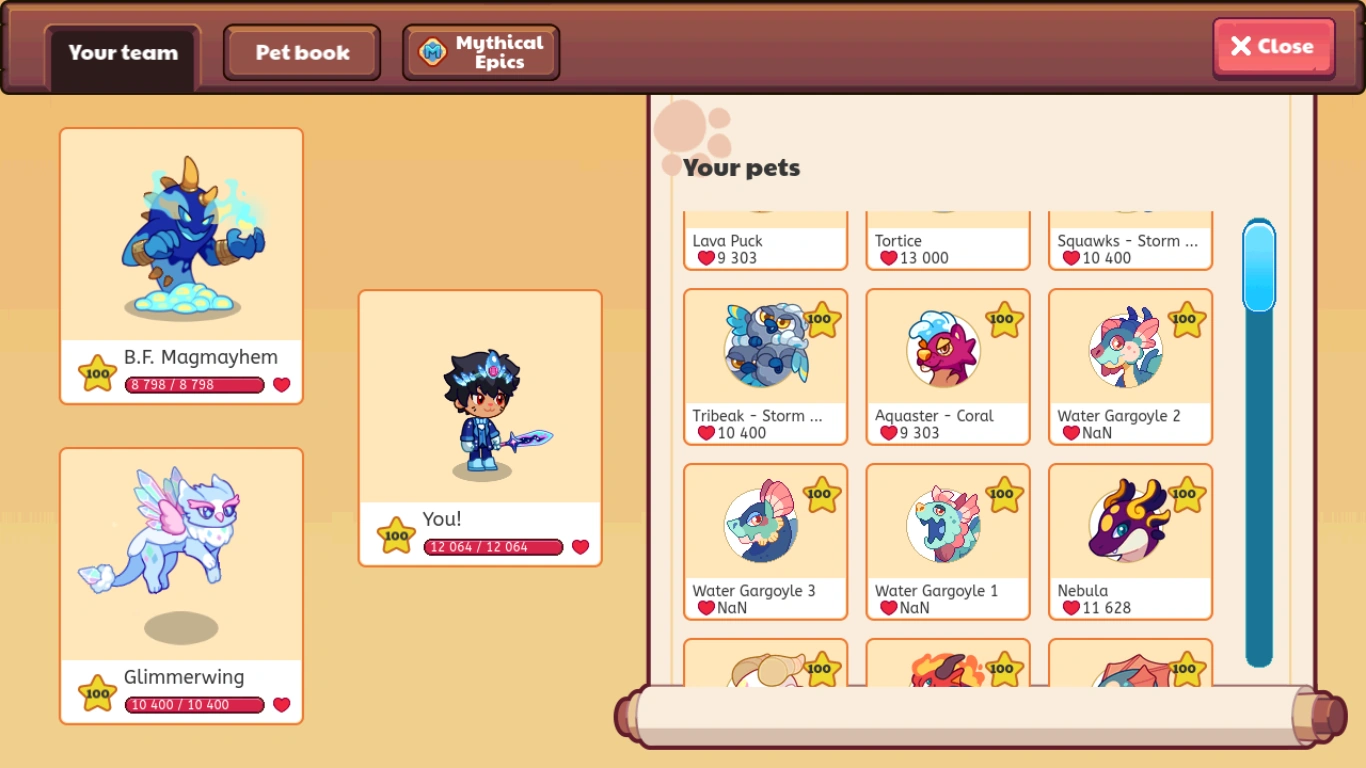Click the Mythical Epics shield icon

tap(432, 52)
